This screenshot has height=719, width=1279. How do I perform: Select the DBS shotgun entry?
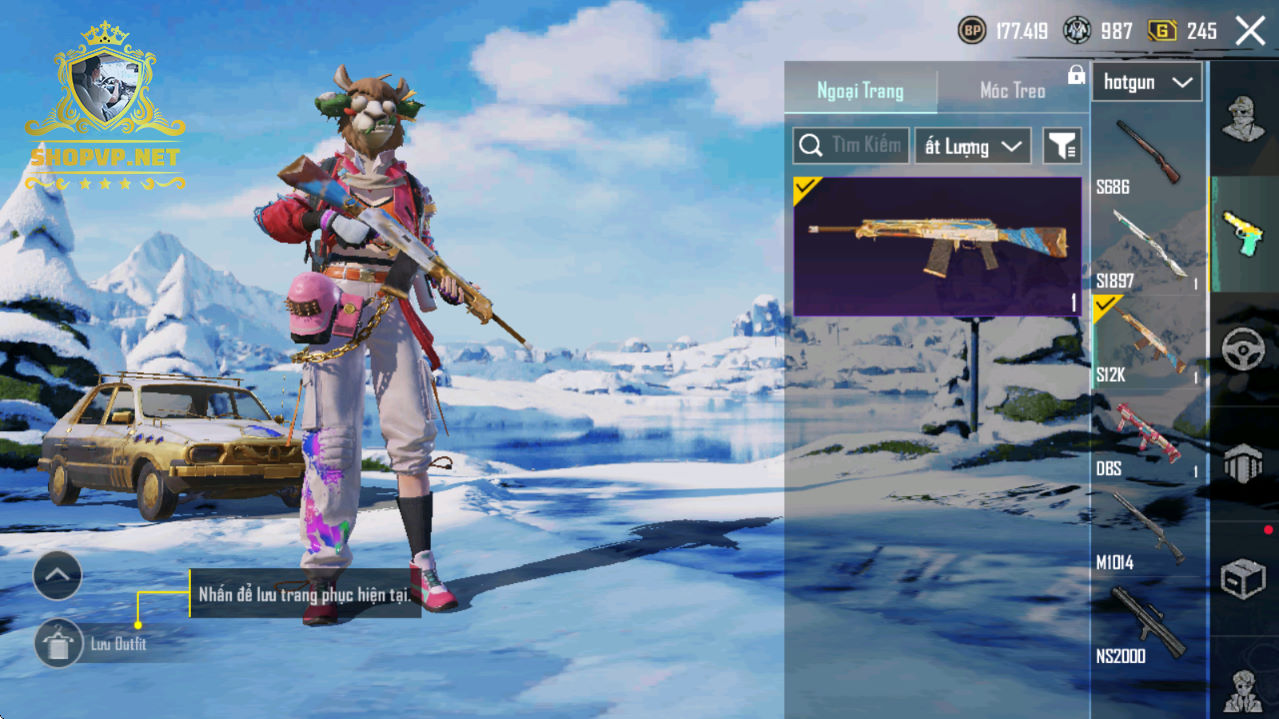(x=1146, y=436)
